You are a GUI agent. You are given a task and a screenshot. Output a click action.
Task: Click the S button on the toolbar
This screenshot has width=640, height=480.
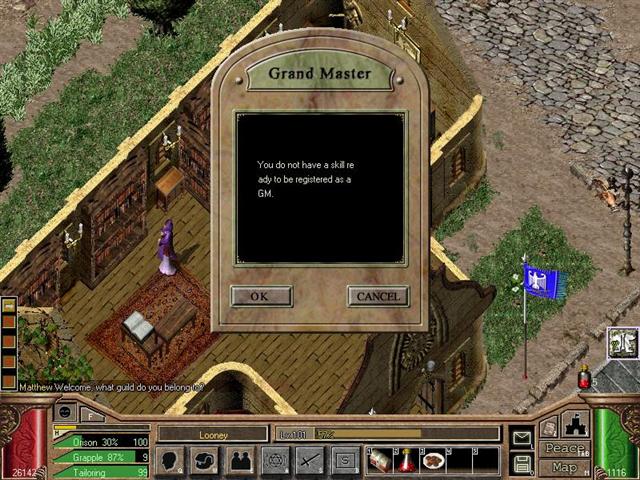coord(345,460)
